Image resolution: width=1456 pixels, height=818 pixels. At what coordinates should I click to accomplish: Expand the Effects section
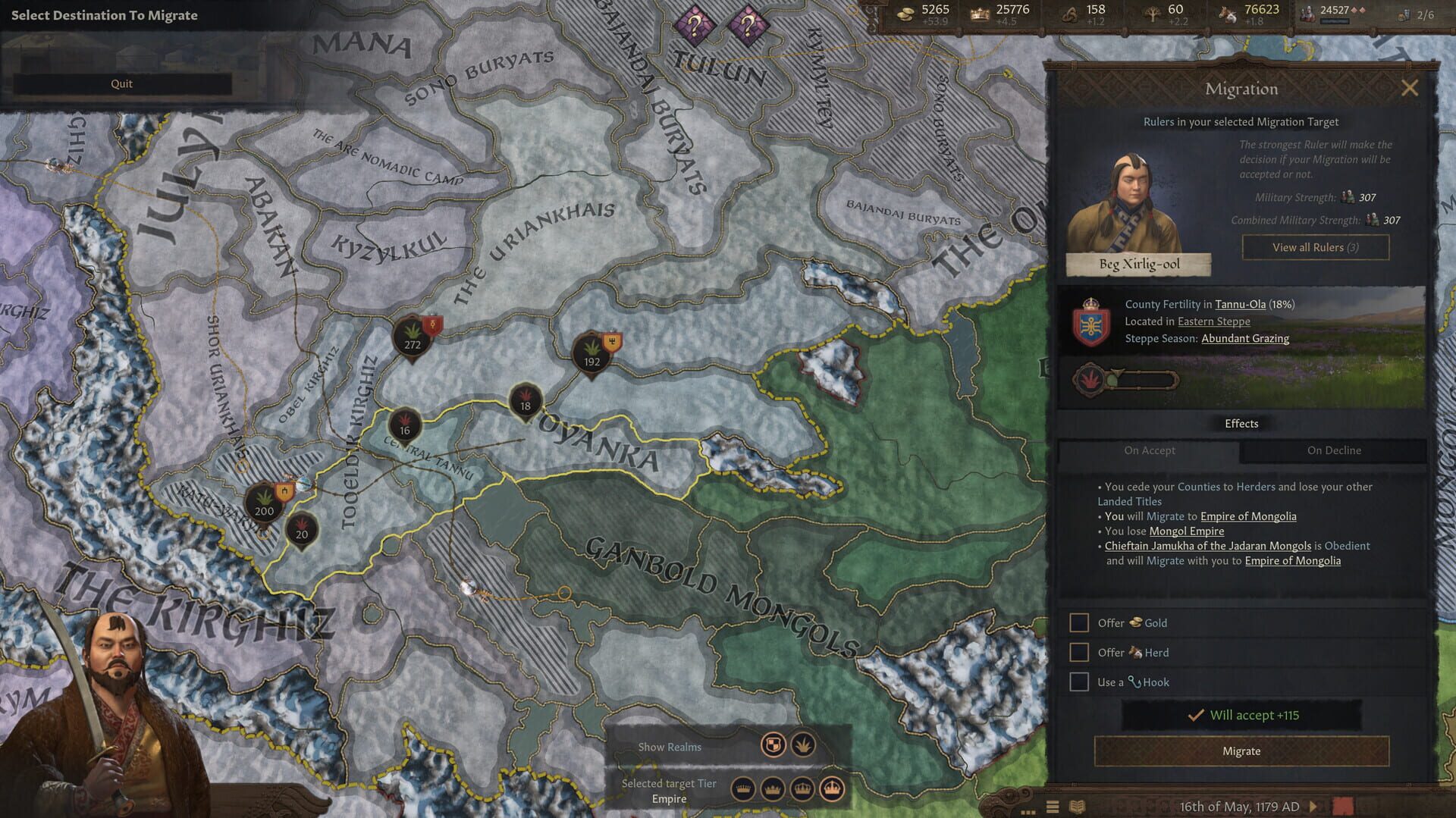pos(1241,423)
